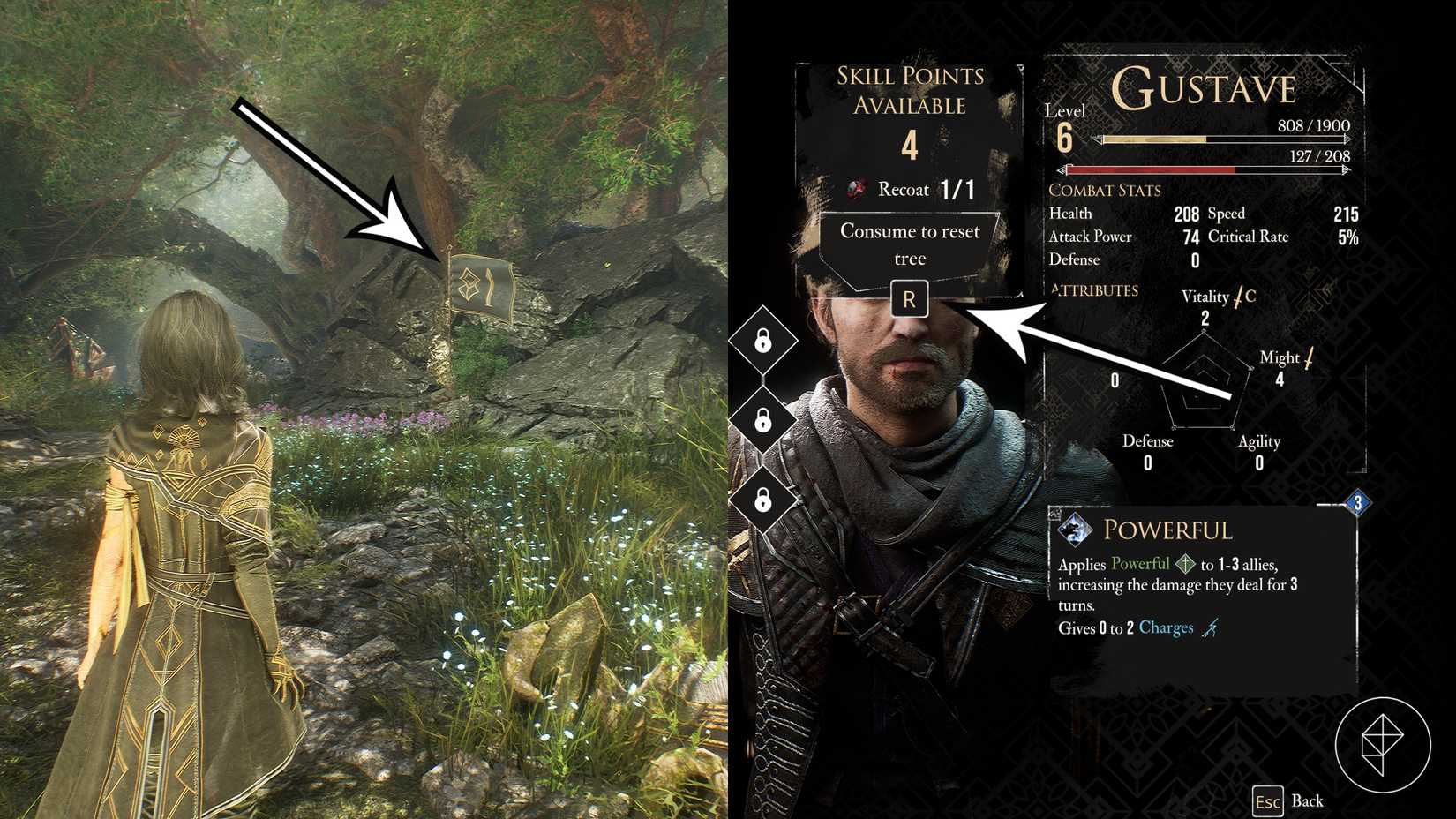Go back using the Back label
The width and height of the screenshot is (1456, 819).
click(x=1306, y=800)
